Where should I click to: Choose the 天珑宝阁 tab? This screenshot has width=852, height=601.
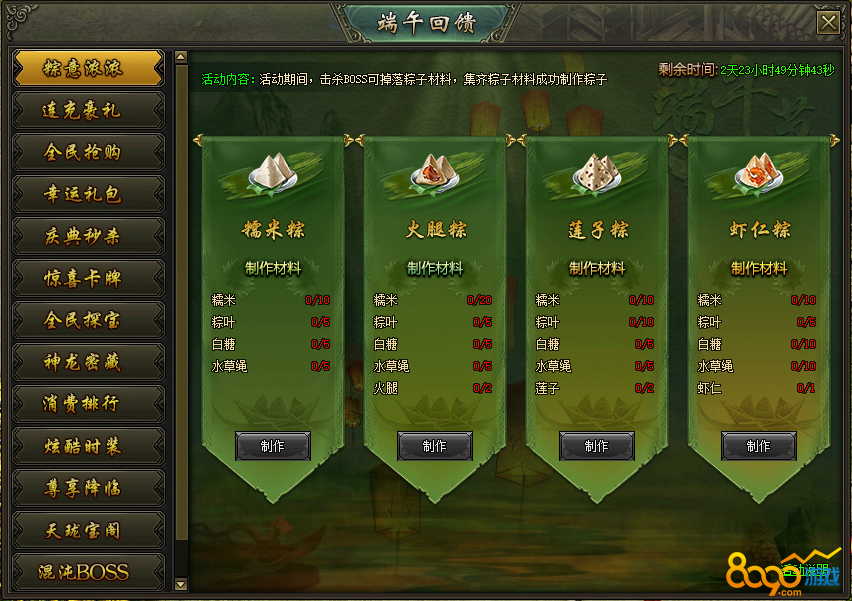[88, 530]
